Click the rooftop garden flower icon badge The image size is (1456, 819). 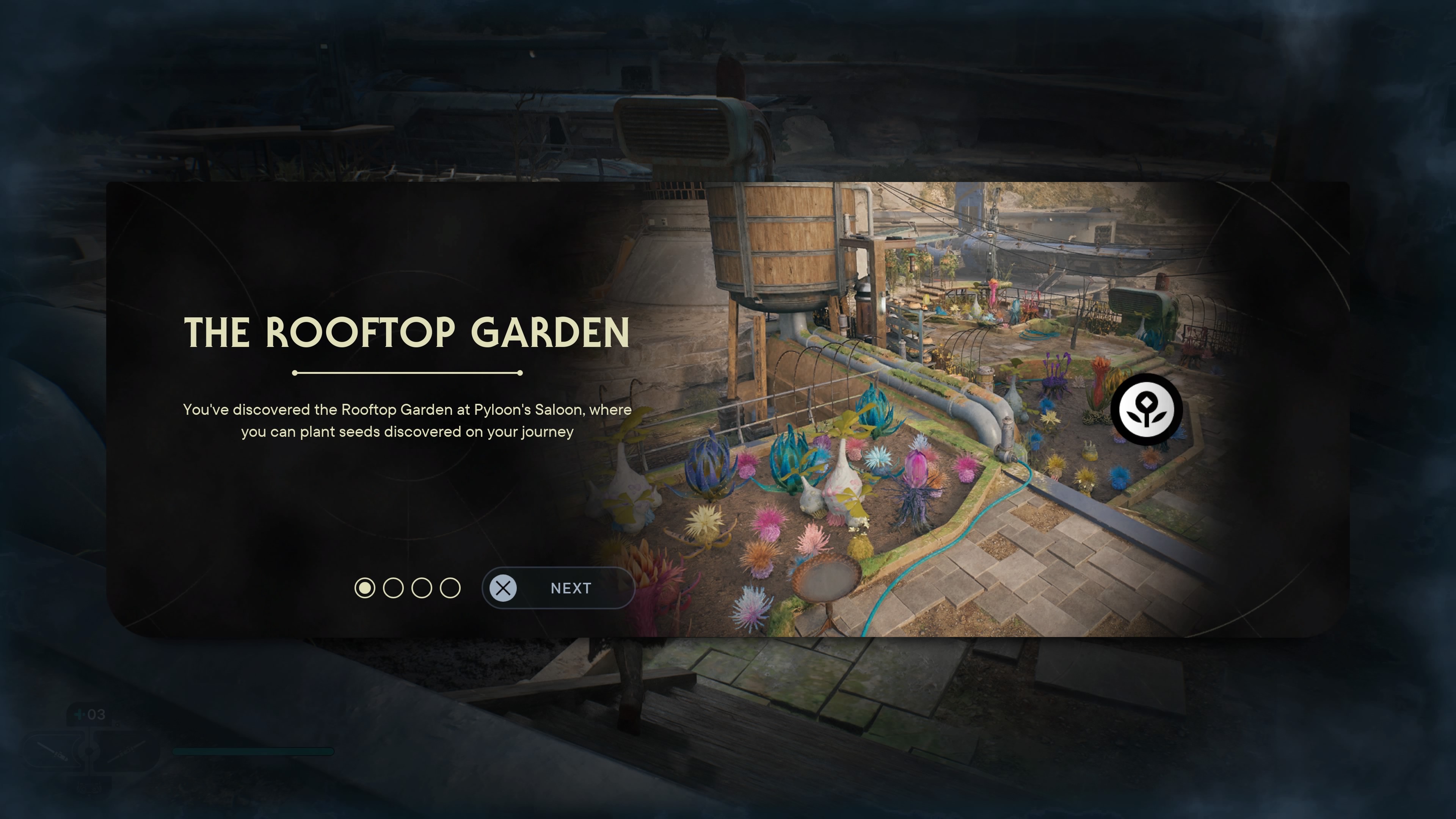tap(1146, 409)
